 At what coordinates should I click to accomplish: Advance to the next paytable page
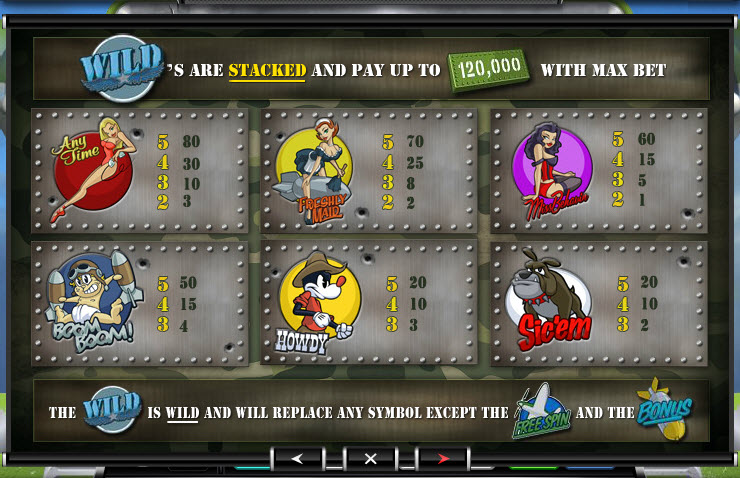point(443,458)
